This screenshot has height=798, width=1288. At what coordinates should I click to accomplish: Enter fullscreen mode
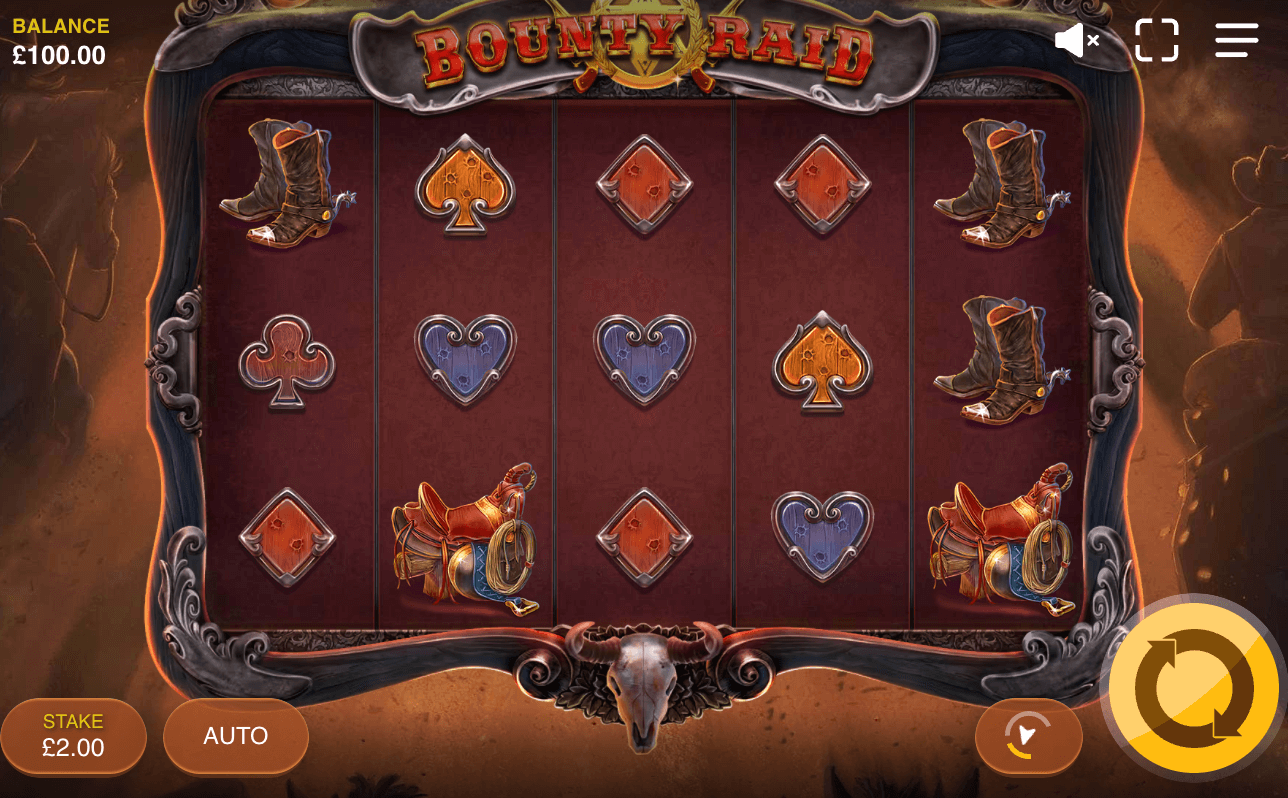pyautogui.click(x=1157, y=40)
